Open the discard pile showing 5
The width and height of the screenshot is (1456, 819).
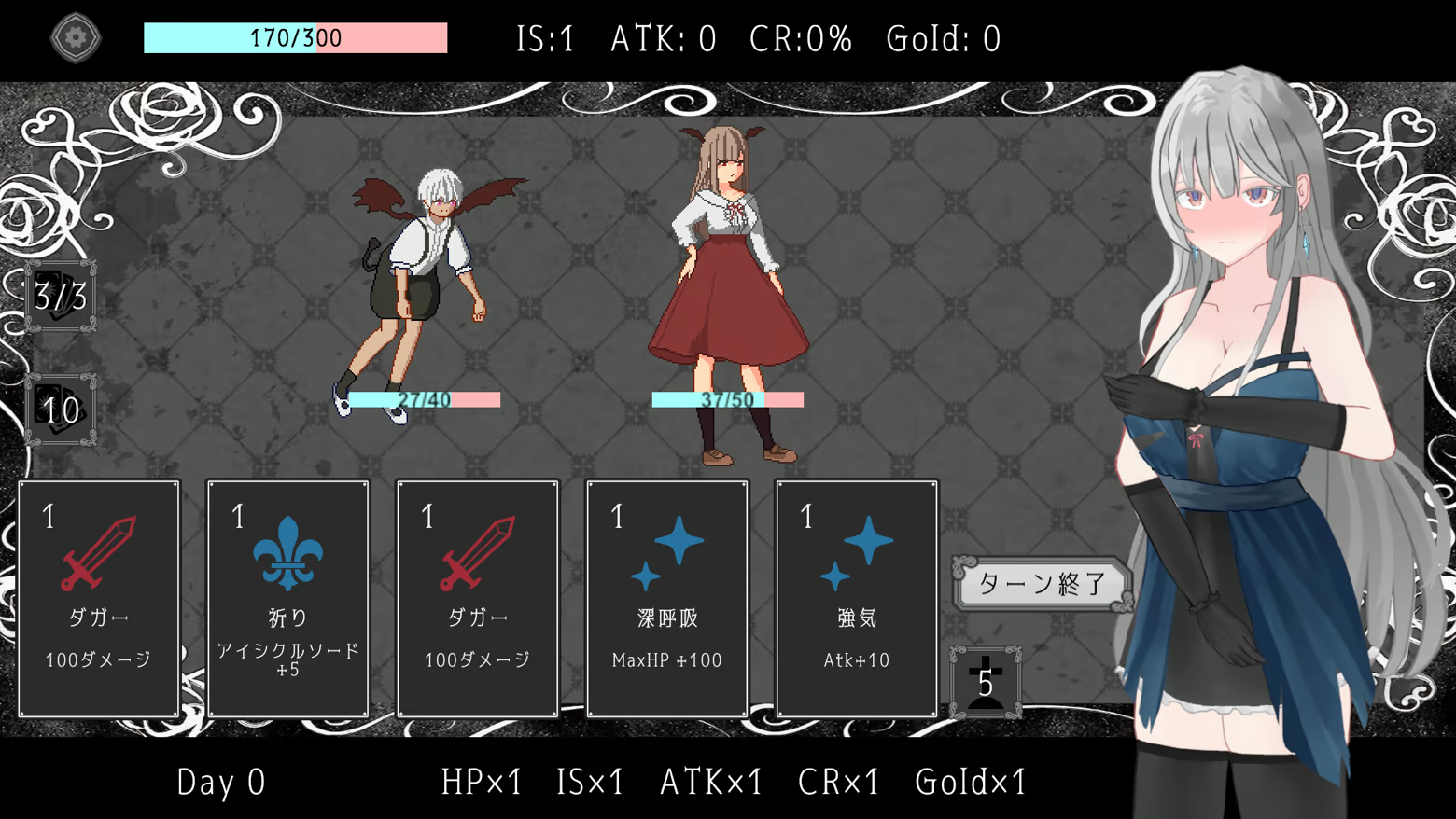pyautogui.click(x=985, y=683)
